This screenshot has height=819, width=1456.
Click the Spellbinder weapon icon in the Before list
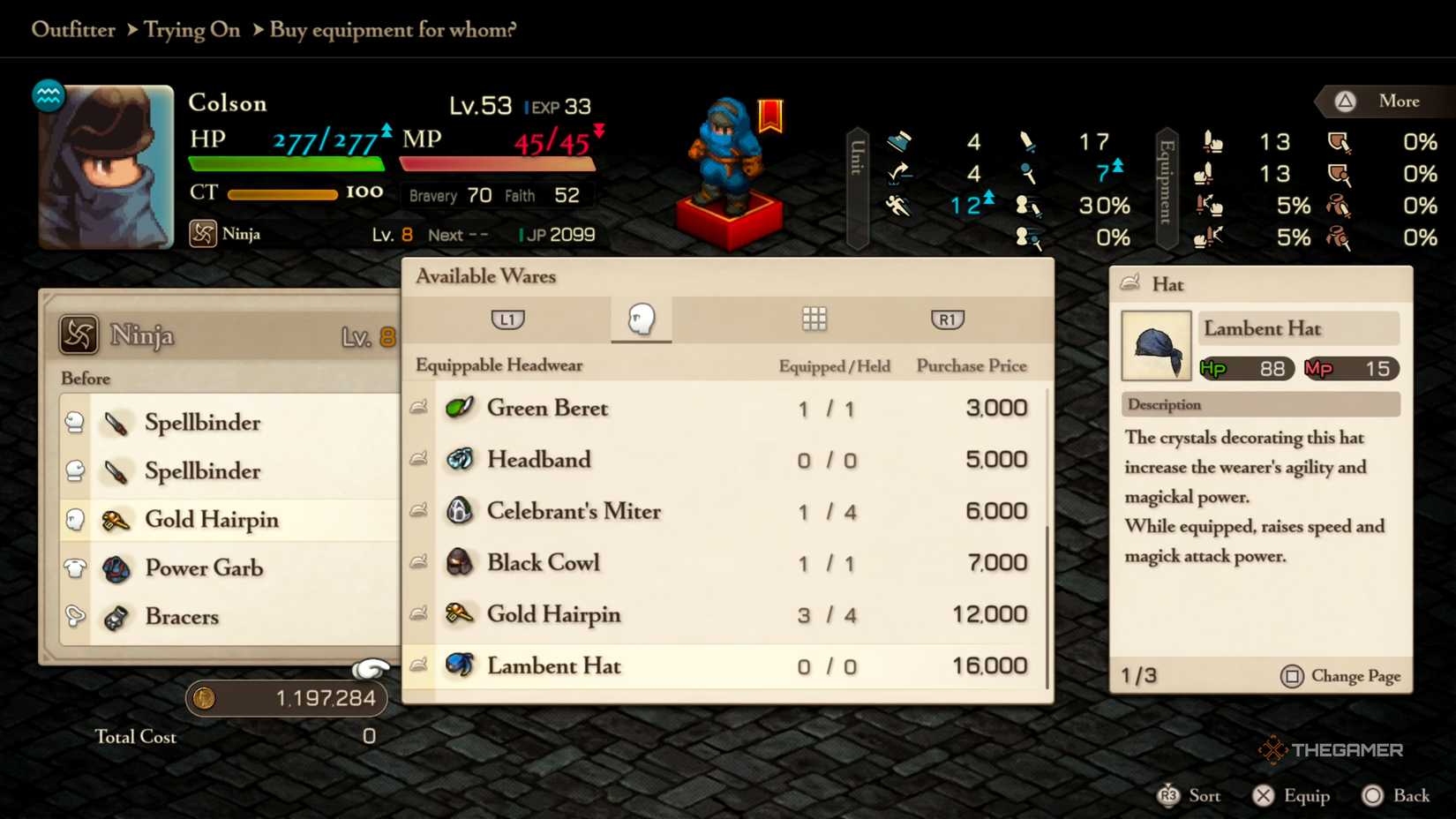tap(117, 423)
